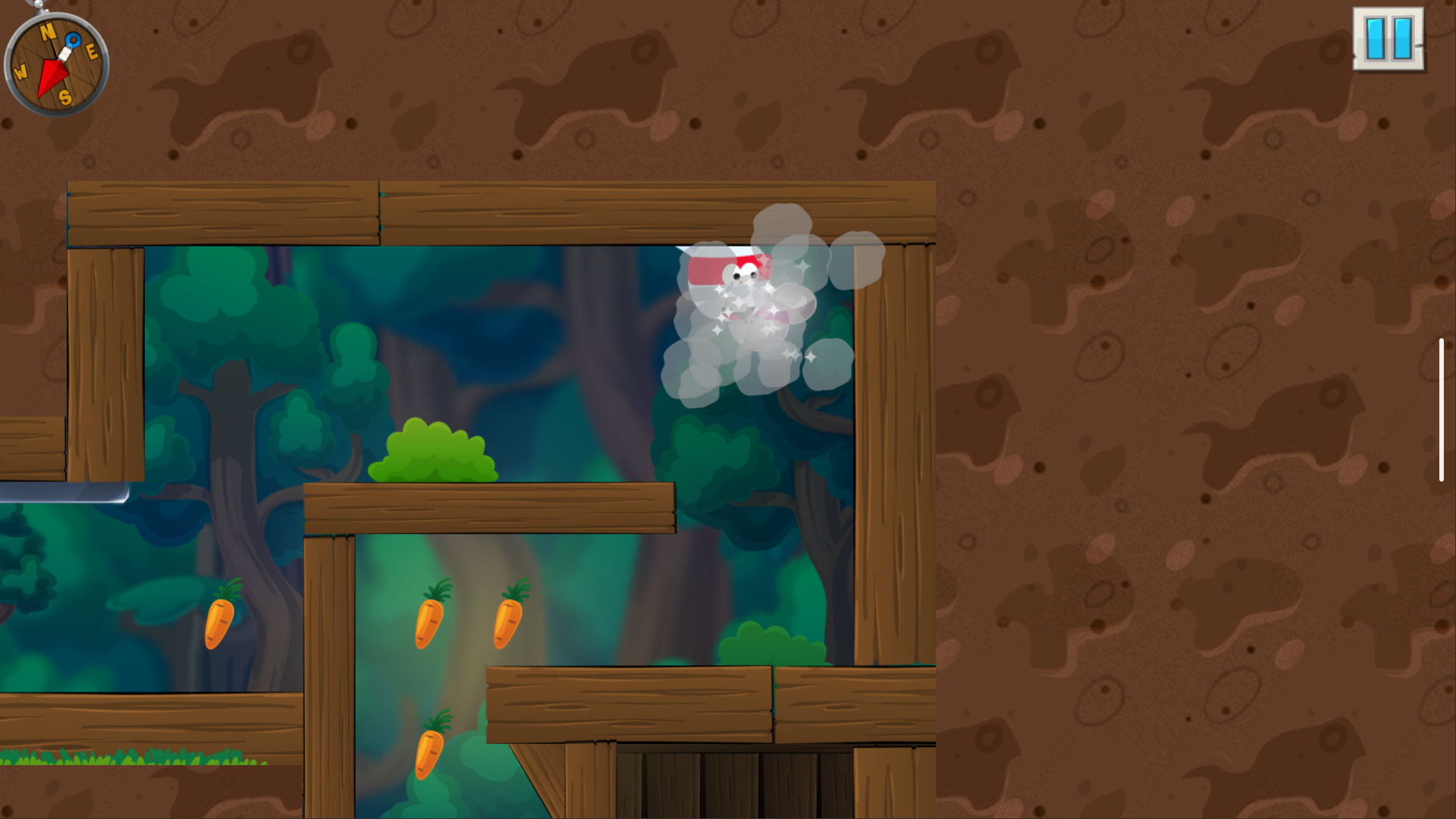Screen dimensions: 1456x819
Task: Click the letter N on the compass
Action: coord(48,33)
